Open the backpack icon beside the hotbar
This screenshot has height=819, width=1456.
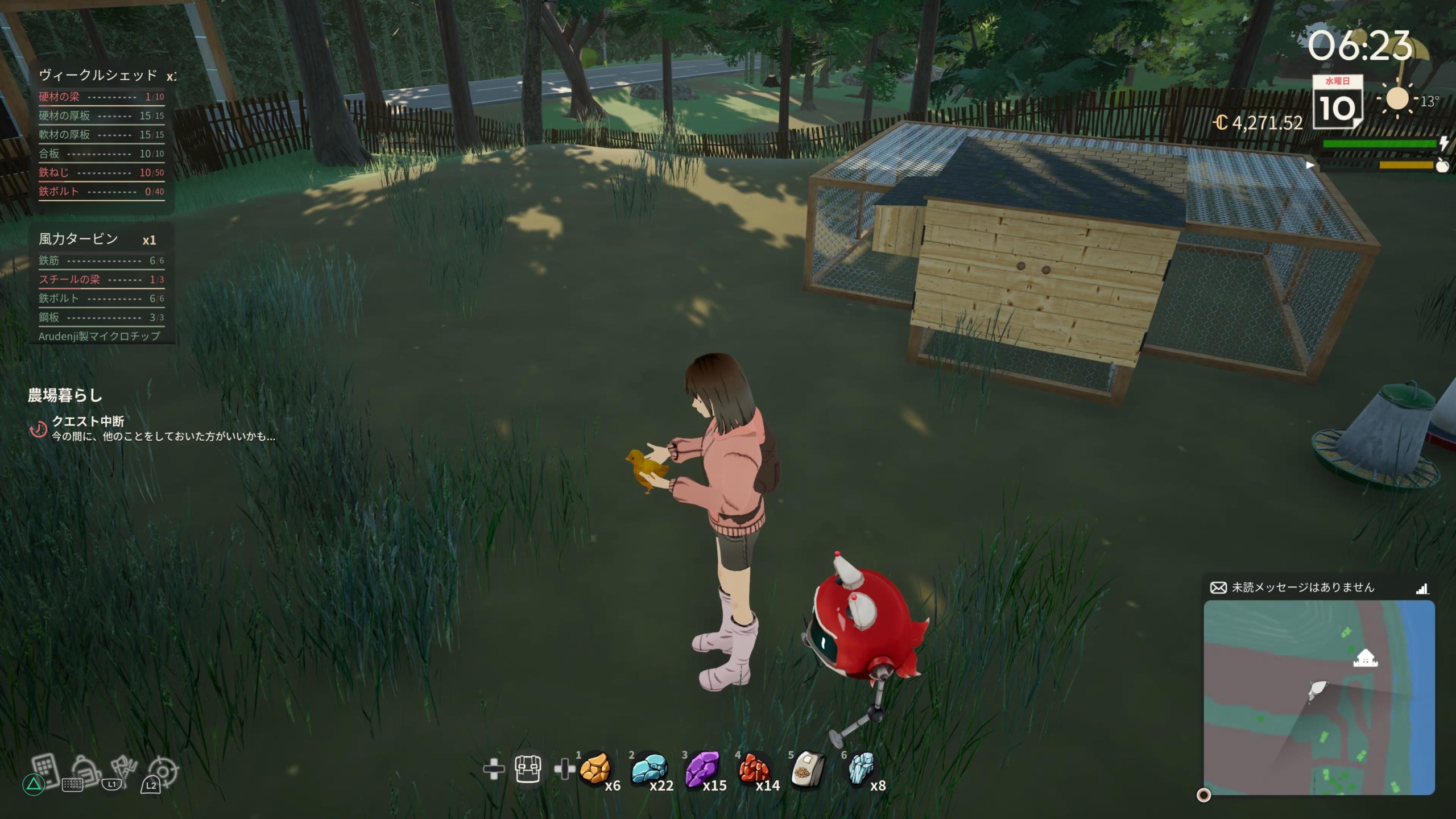[x=527, y=769]
